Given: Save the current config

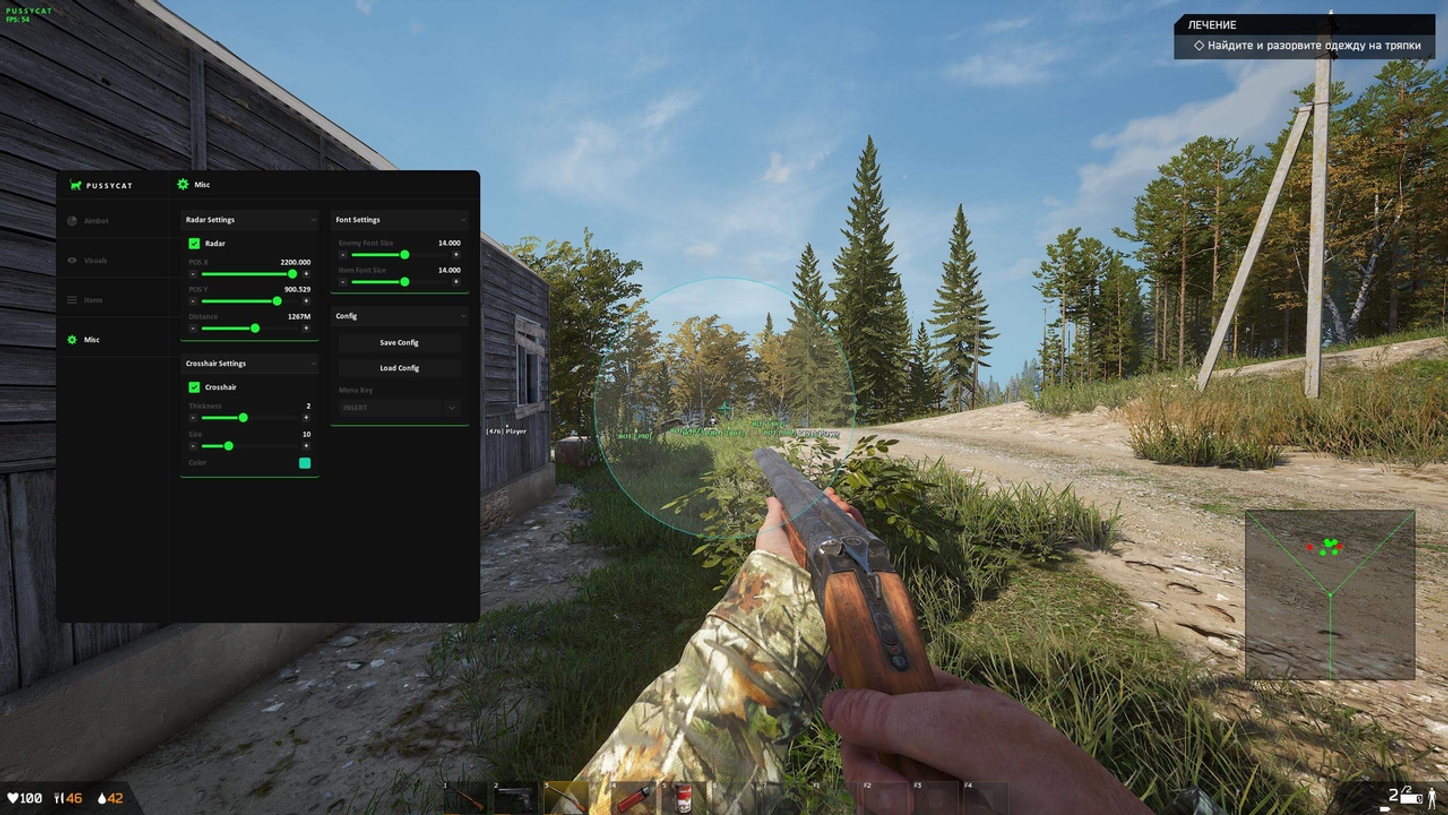Looking at the screenshot, I should (x=399, y=342).
